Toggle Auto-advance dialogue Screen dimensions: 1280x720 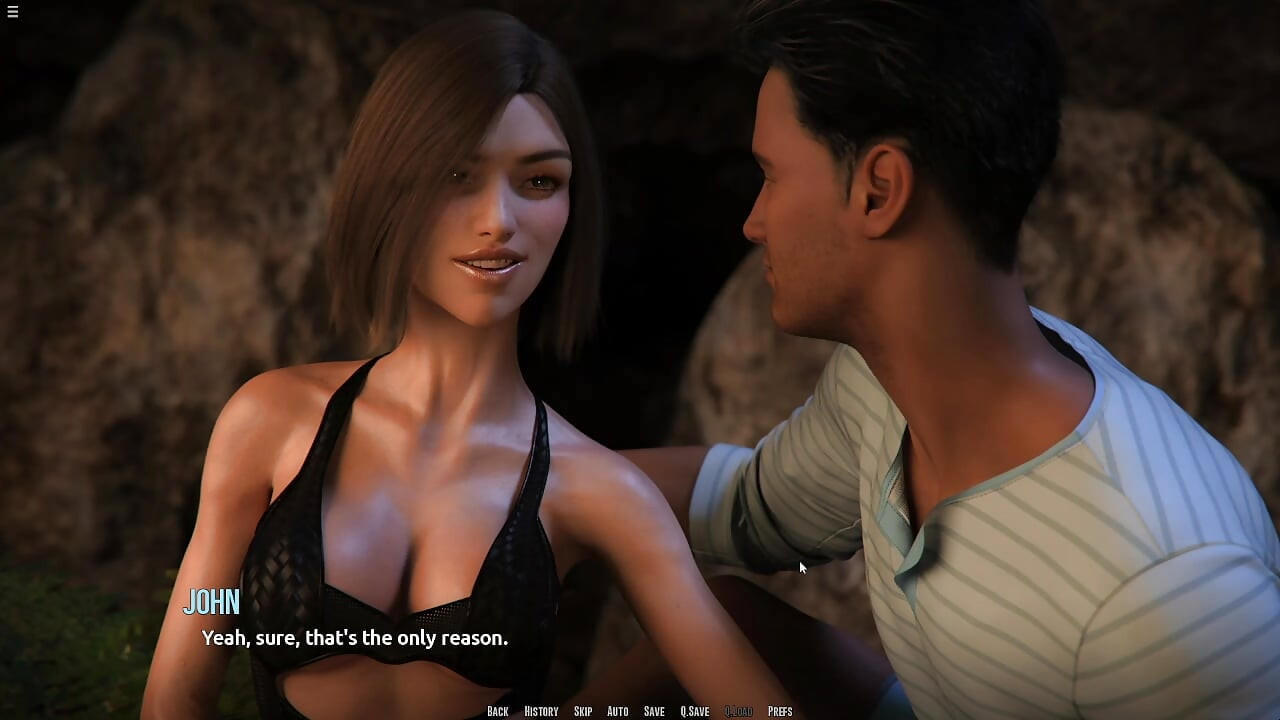[618, 711]
